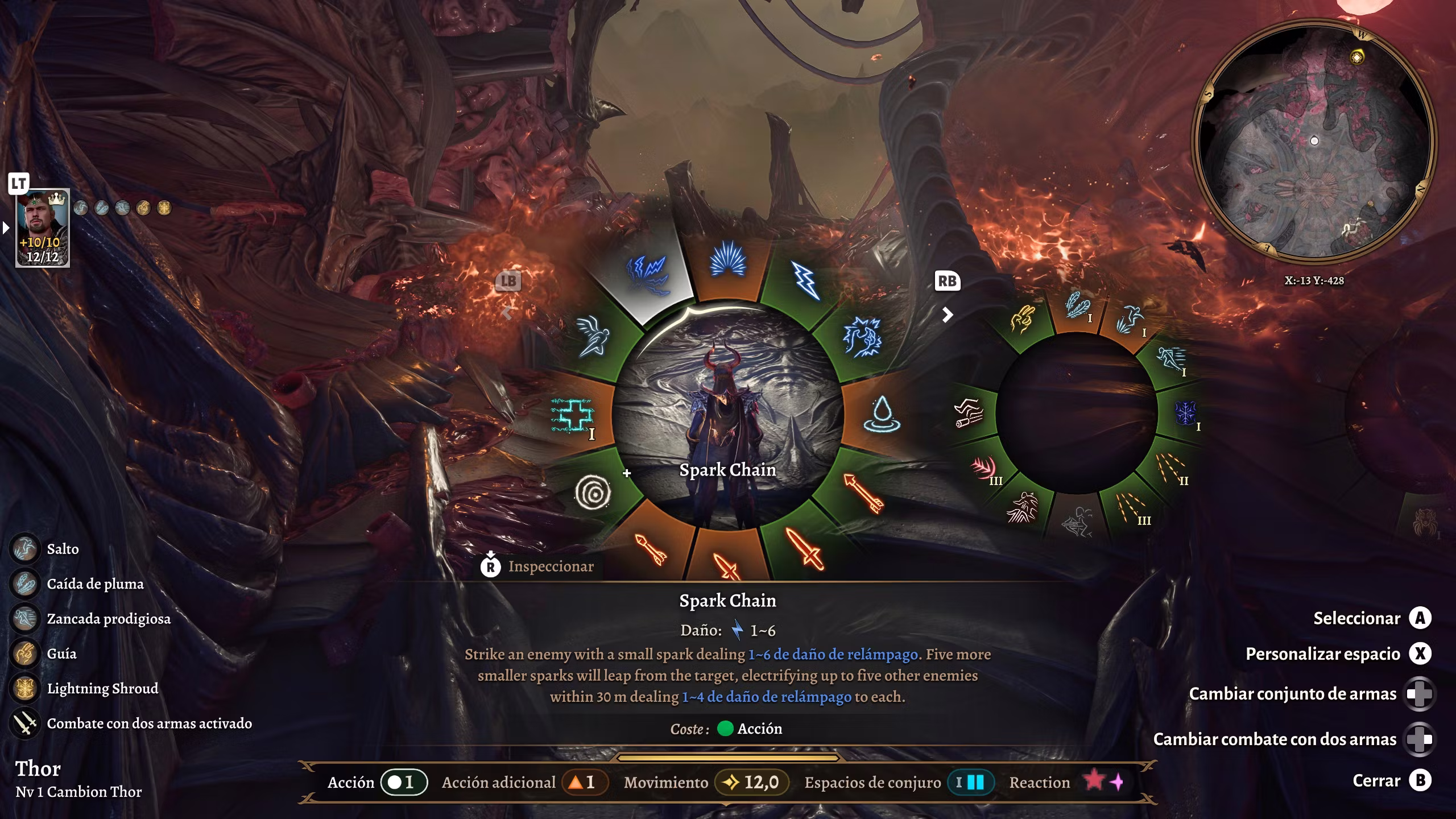1456x819 pixels.
Task: Pick the water droplet spell icon
Action: [881, 413]
